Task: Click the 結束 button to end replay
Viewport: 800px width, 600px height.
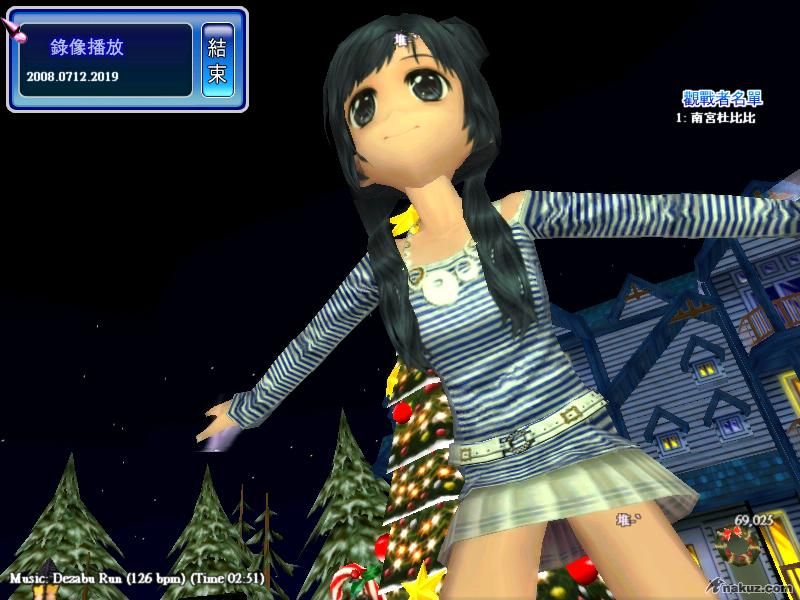Action: (x=217, y=60)
